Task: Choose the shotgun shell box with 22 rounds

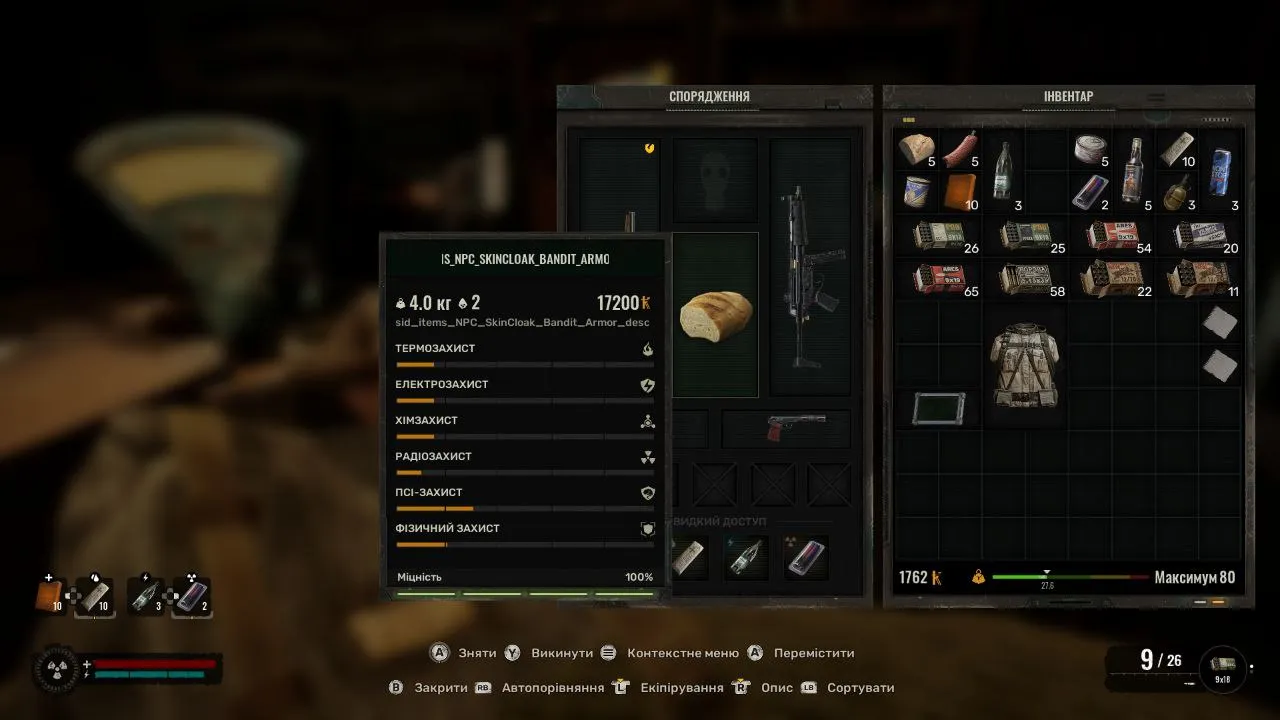Action: pyautogui.click(x=1112, y=277)
